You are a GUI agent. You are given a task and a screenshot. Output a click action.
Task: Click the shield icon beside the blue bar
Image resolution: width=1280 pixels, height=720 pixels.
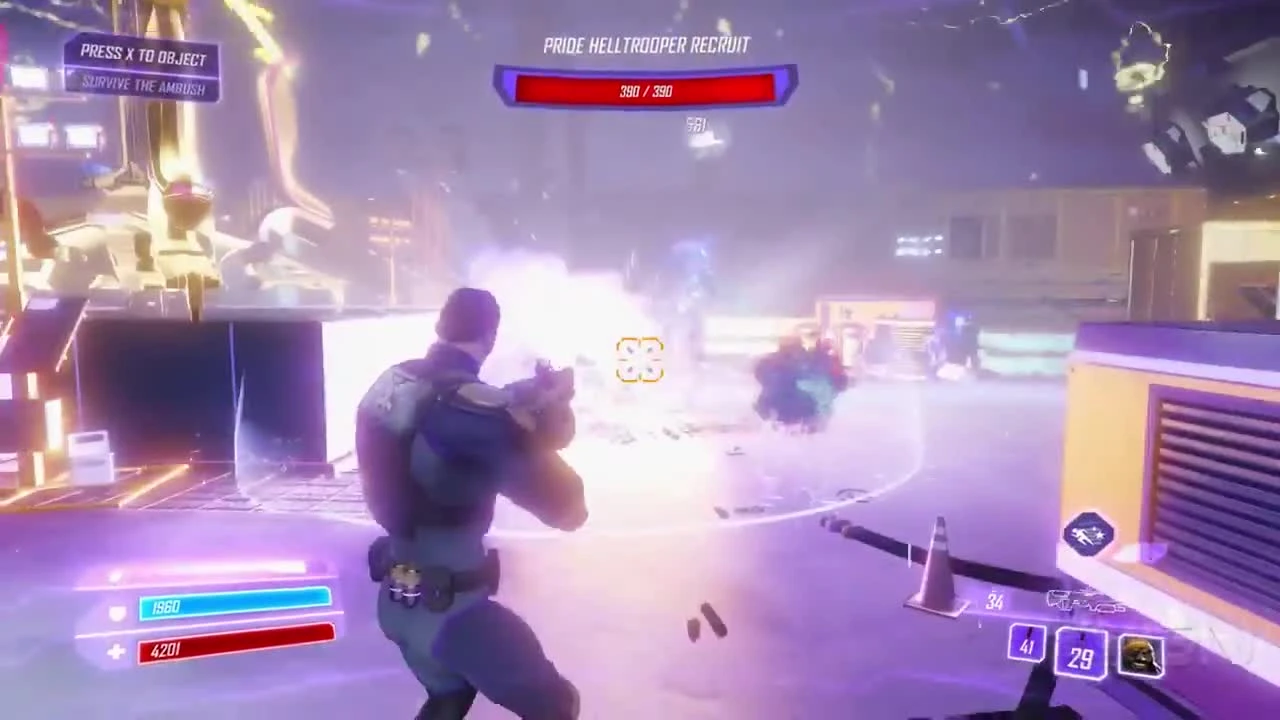[x=116, y=612]
